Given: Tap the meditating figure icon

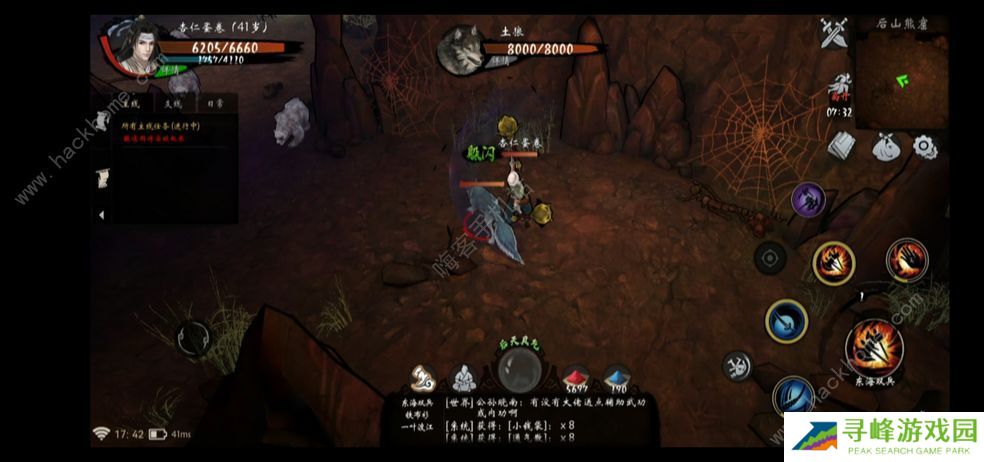Looking at the screenshot, I should [x=463, y=378].
